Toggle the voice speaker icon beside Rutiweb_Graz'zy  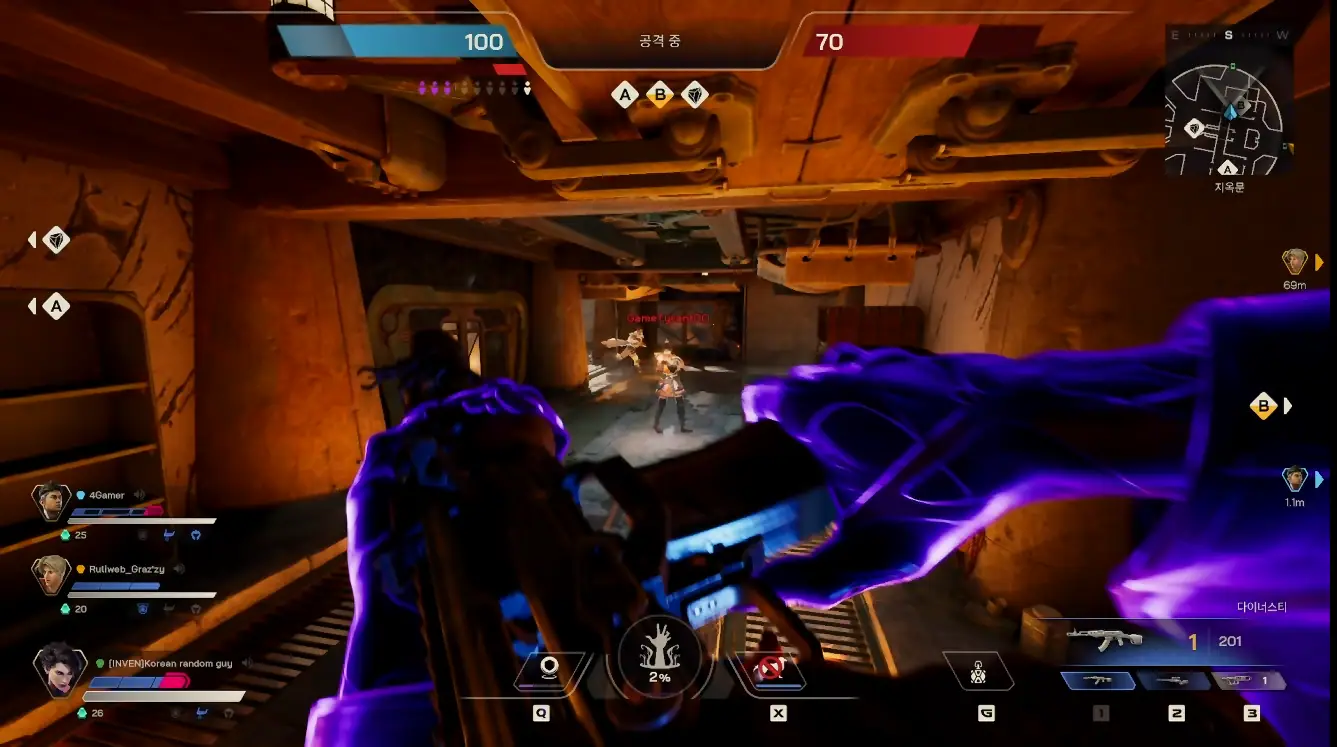click(180, 569)
